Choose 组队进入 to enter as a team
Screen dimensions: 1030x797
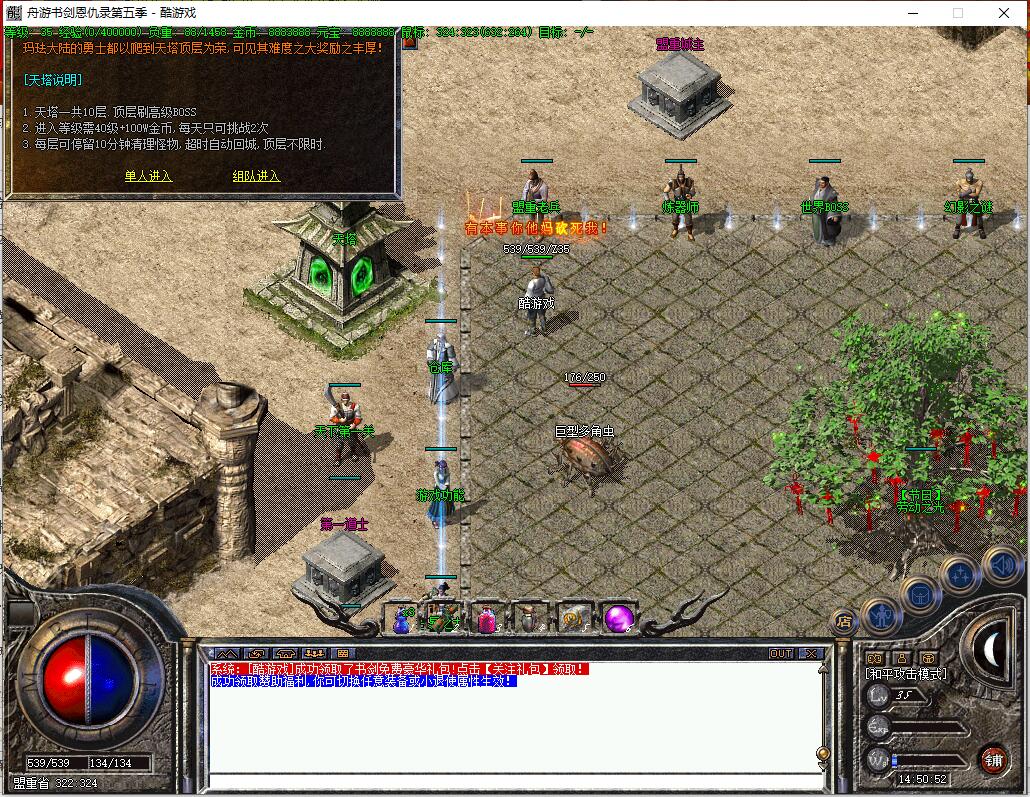(x=256, y=176)
